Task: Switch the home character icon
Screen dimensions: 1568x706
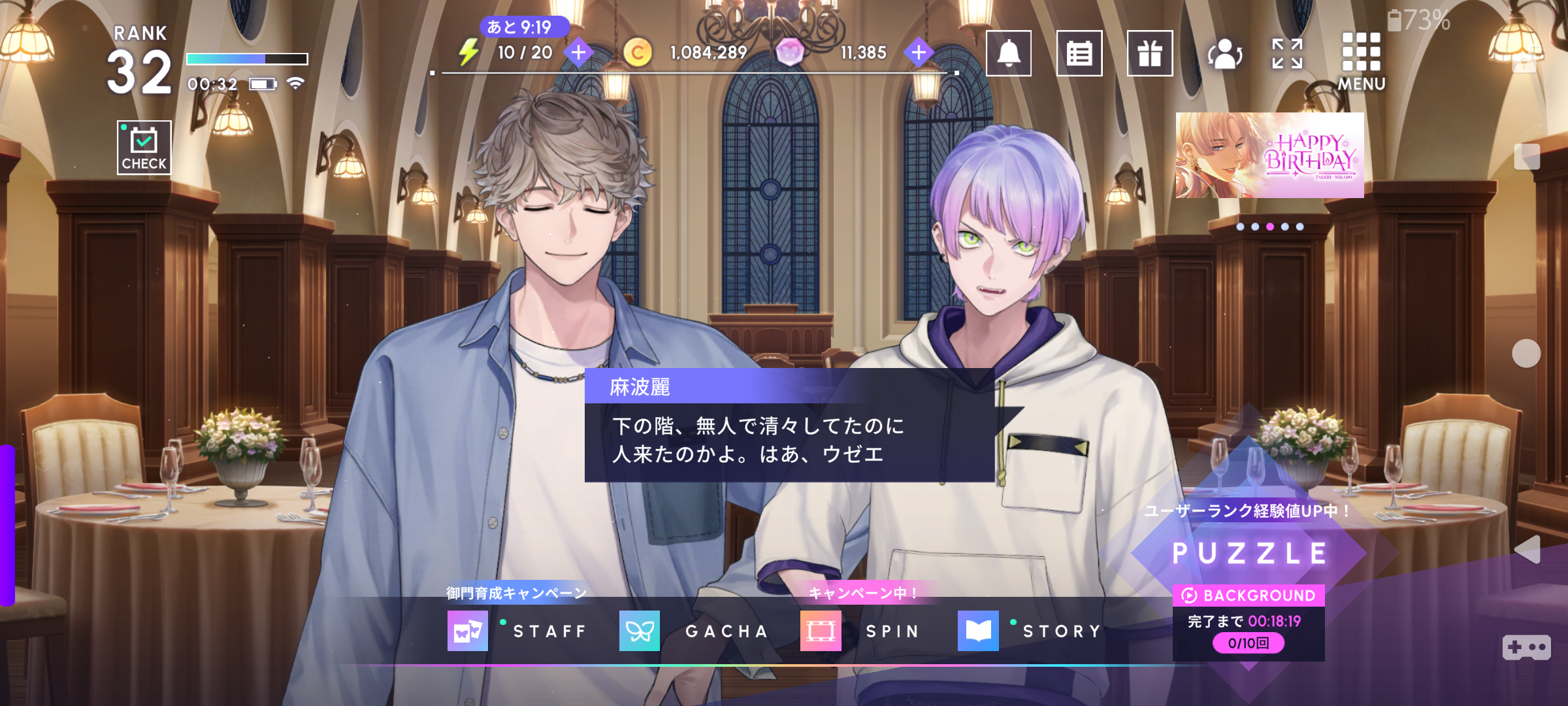Action: (x=1224, y=54)
